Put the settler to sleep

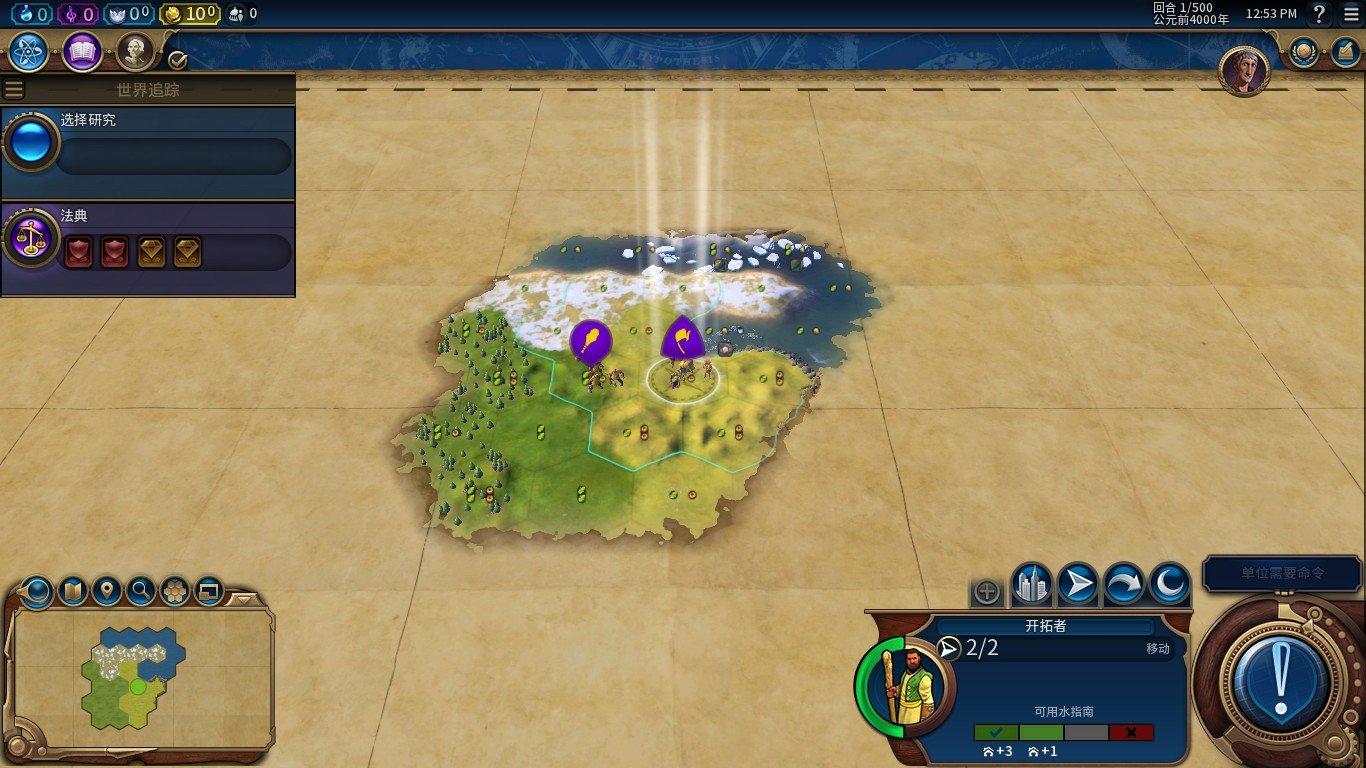pyautogui.click(x=1169, y=584)
